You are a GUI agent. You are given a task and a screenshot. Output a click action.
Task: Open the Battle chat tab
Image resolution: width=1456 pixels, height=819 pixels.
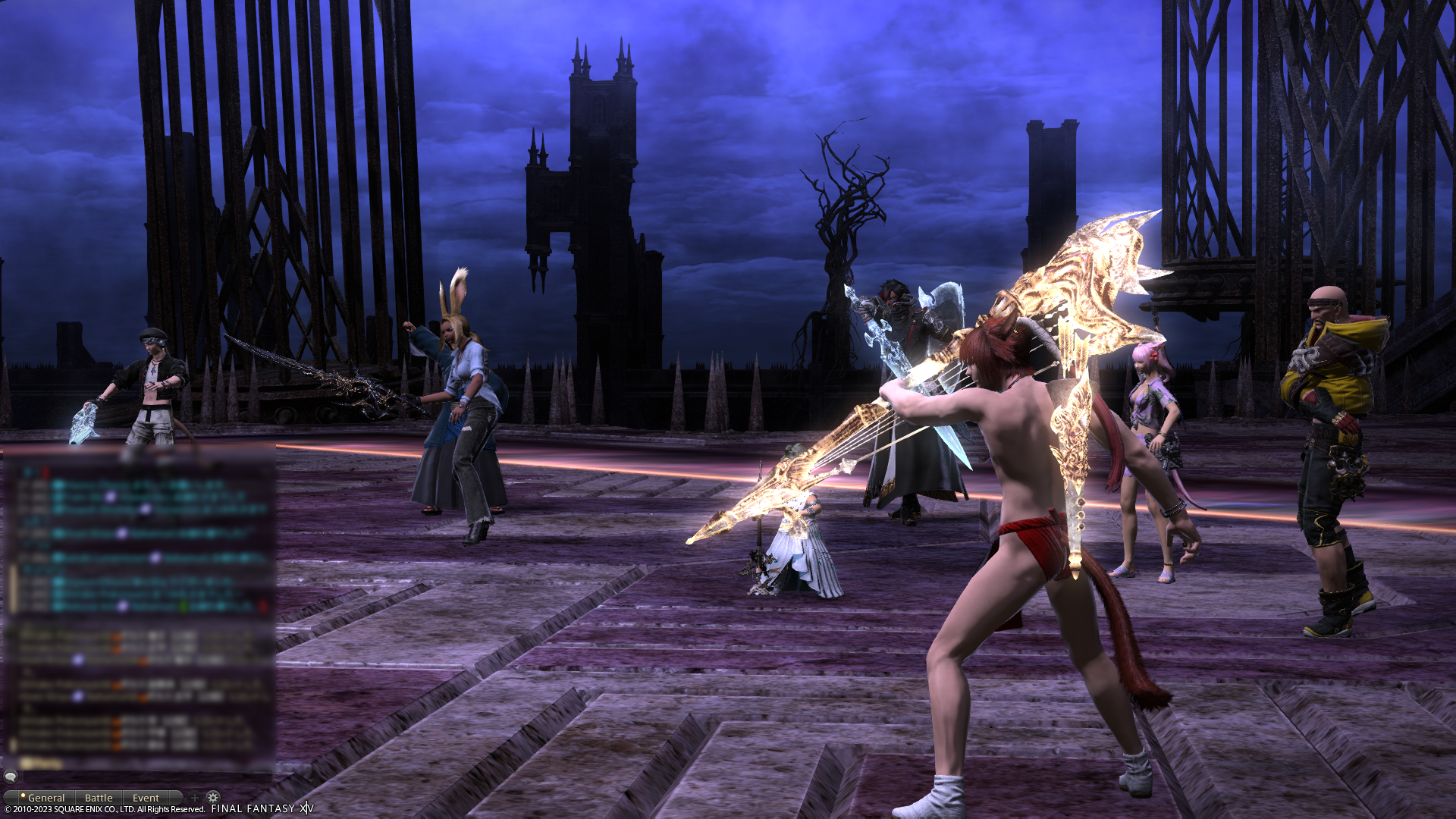click(99, 798)
